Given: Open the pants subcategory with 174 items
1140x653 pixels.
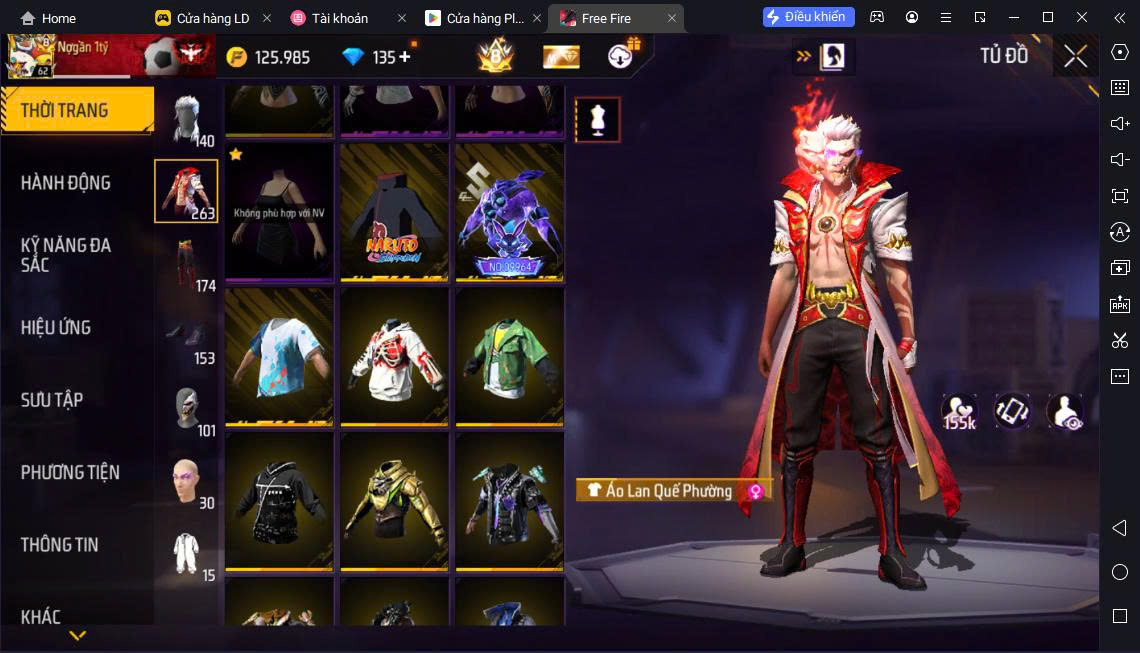Looking at the screenshot, I should [186, 264].
